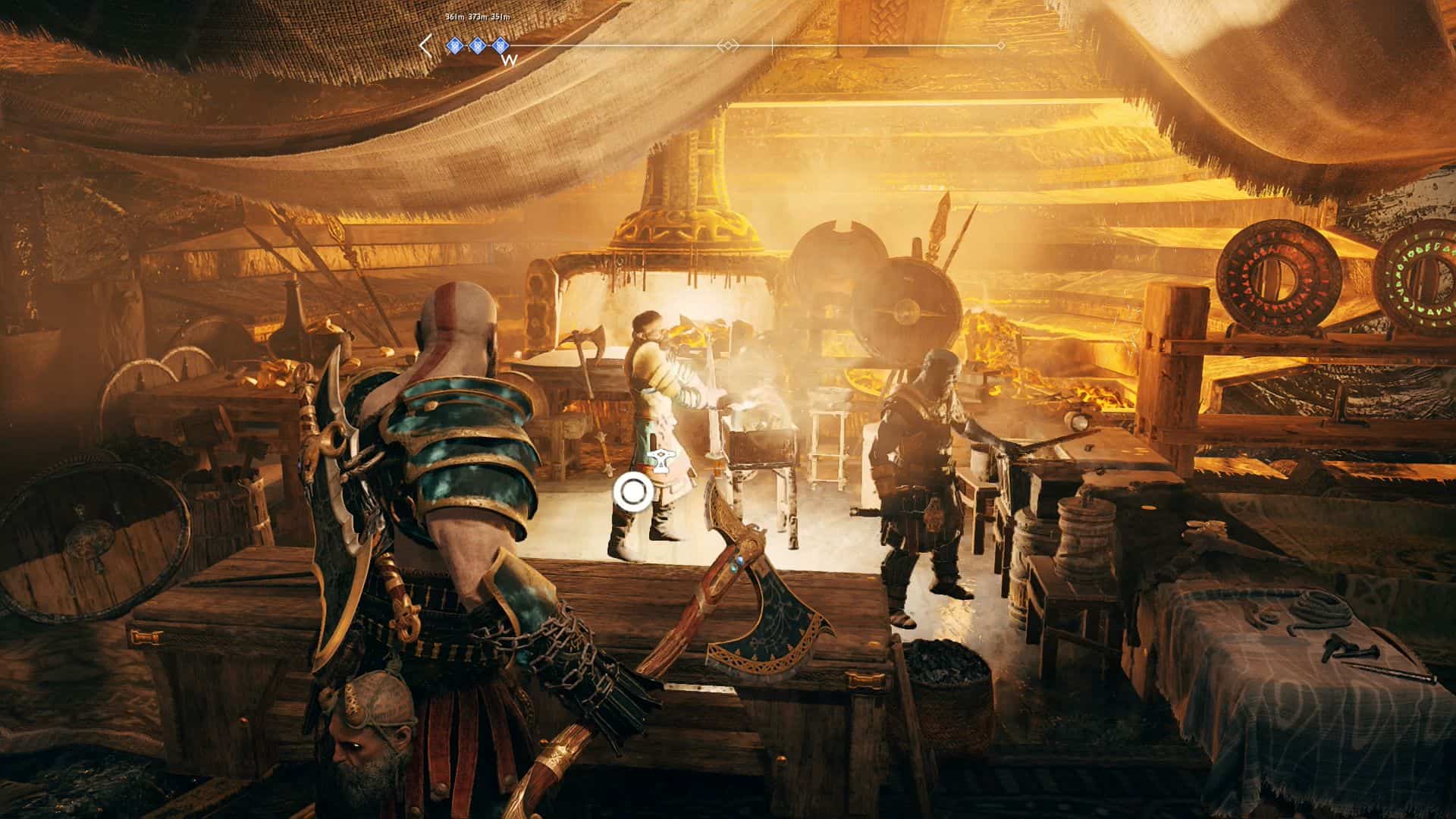Click the double-diamond waypoint near compass center
The image size is (1456, 819).
729,45
